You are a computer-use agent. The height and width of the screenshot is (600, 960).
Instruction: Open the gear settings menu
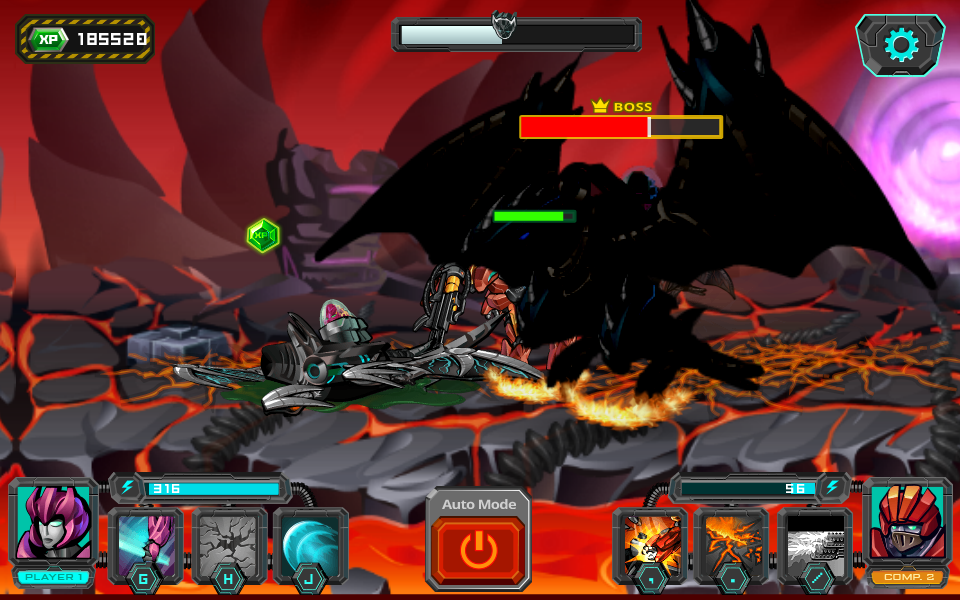(x=900, y=44)
